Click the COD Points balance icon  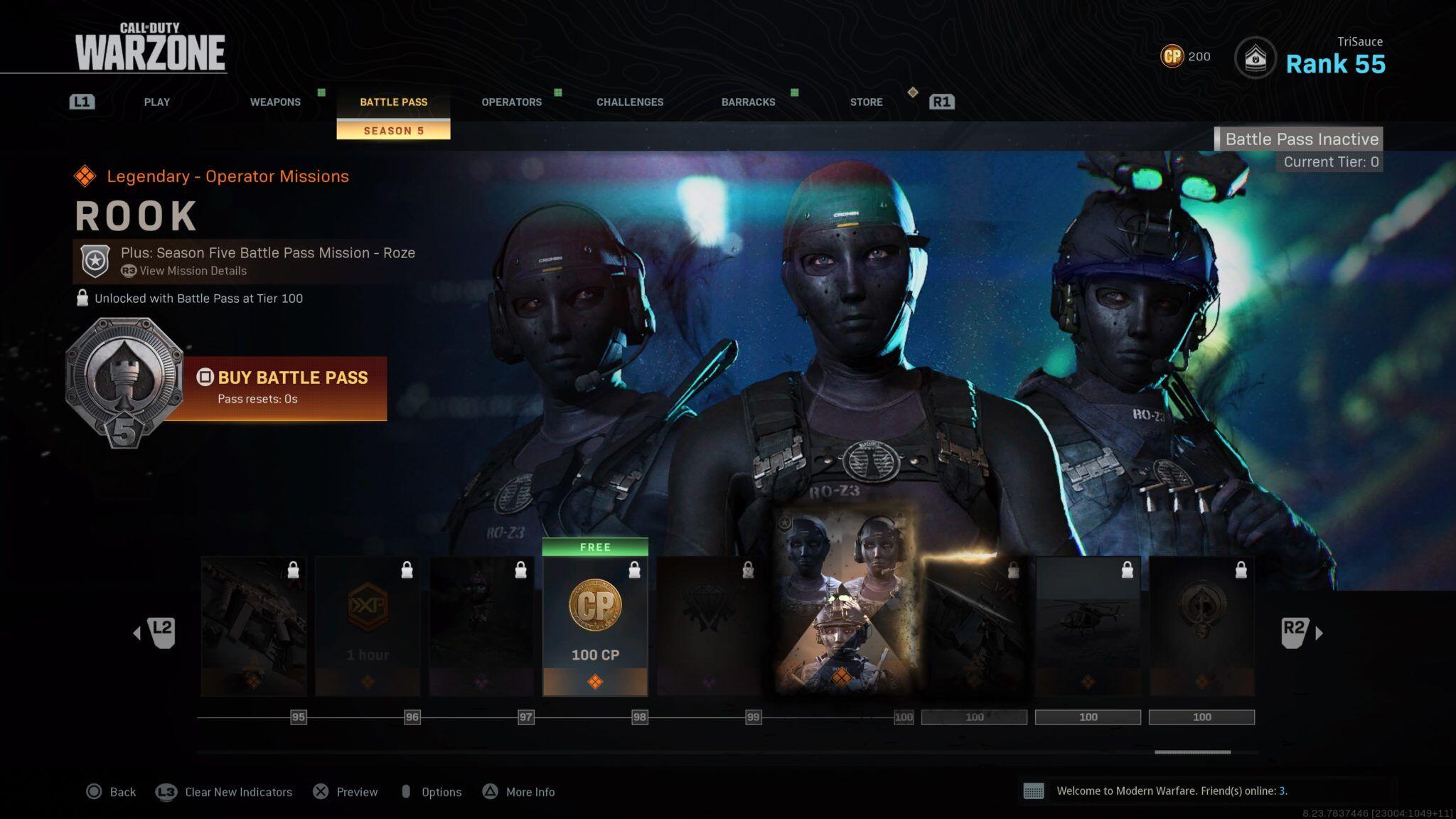coord(1172,56)
